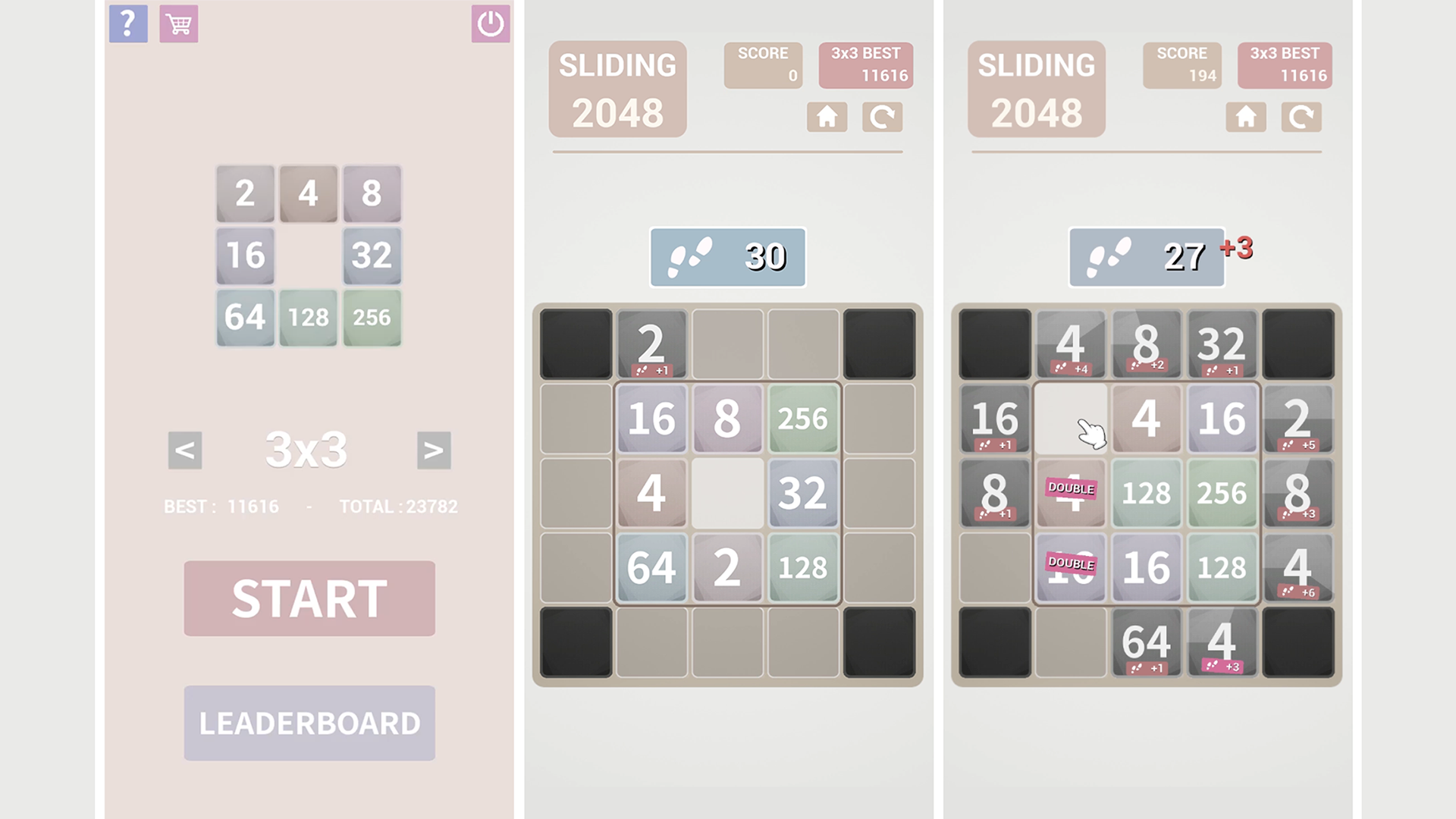Image resolution: width=1456 pixels, height=819 pixels.
Task: Click the 3x3 BEST 11616 display
Action: click(1285, 65)
